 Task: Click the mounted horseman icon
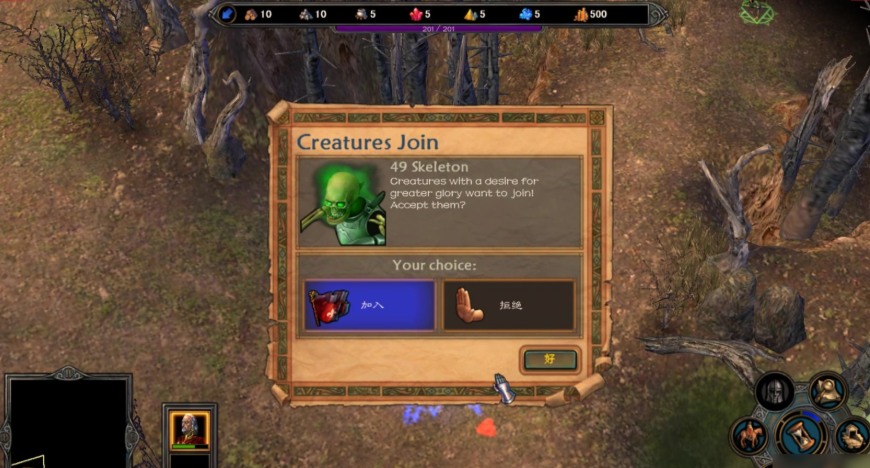pyautogui.click(x=748, y=435)
